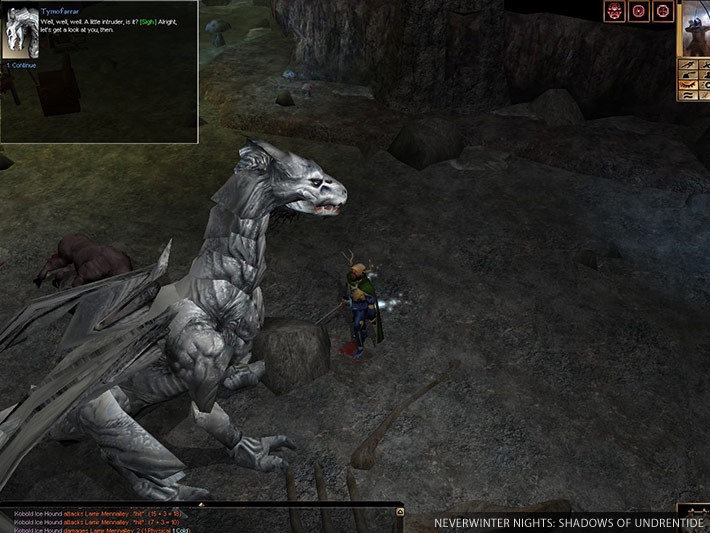The width and height of the screenshot is (710, 533).
Task: Click Tymofarrar's dragon portrait in dialogue
Action: click(22, 32)
